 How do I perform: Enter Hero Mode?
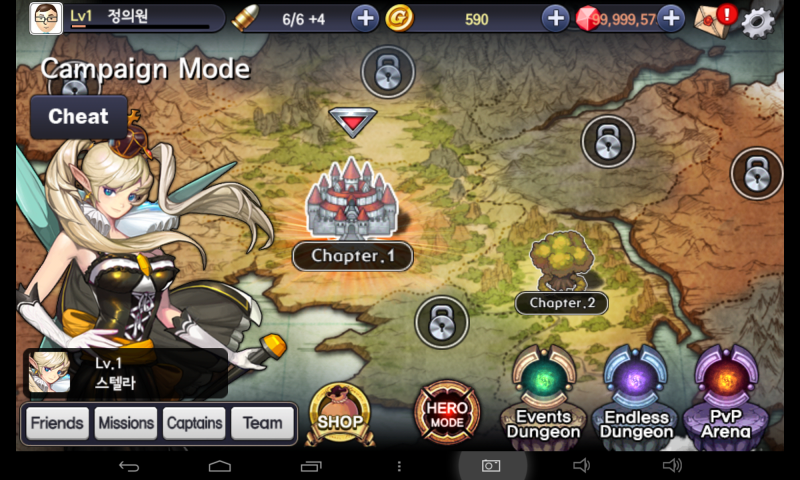pos(447,411)
